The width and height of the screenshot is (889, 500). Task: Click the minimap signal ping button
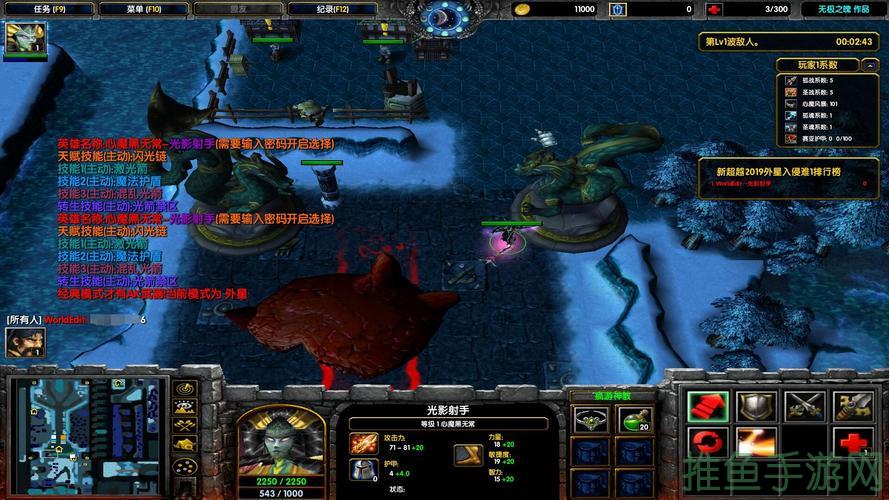(x=184, y=388)
